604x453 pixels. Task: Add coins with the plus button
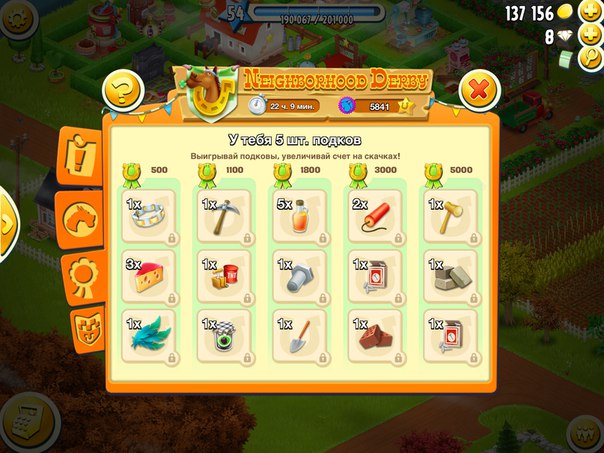point(590,12)
